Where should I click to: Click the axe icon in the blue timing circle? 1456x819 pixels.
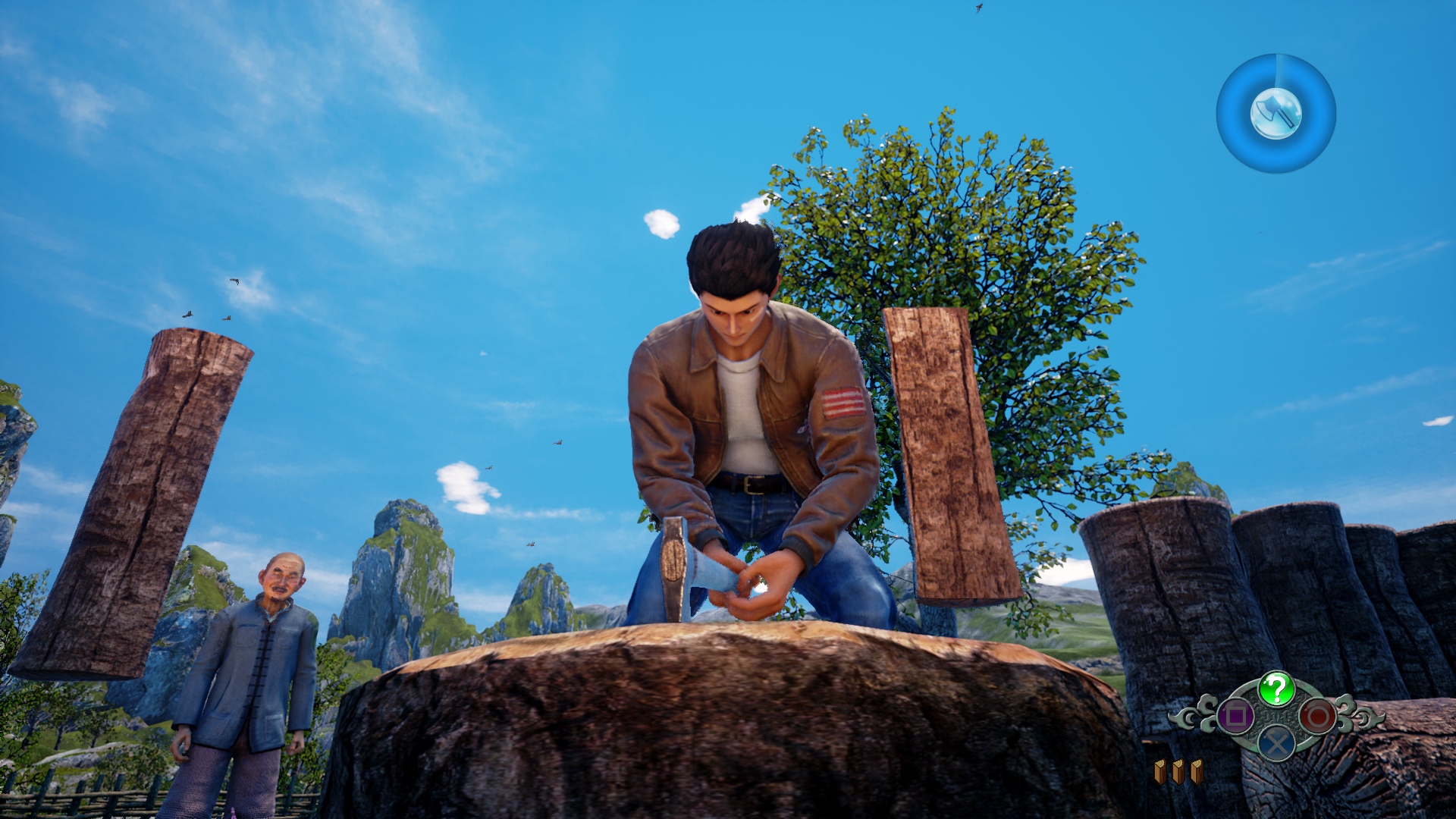point(1276,114)
